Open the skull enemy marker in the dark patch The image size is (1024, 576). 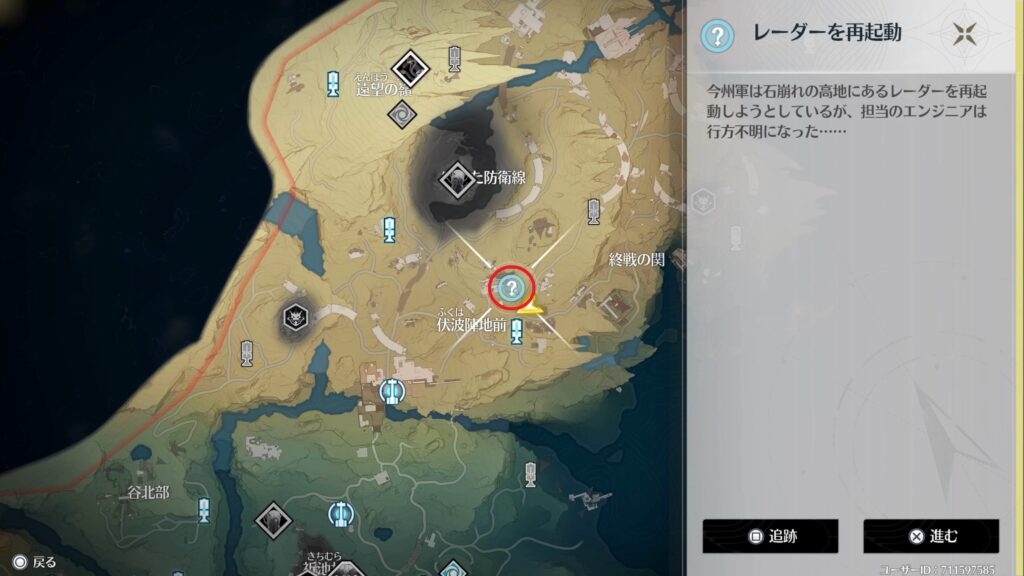[295, 318]
